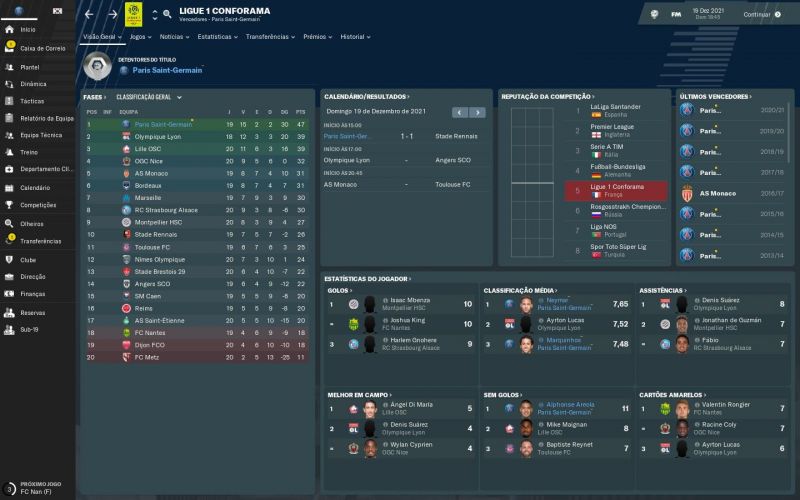Open Caixa de Correio inbox
Image resolution: width=800 pixels, height=500 pixels.
[41, 48]
